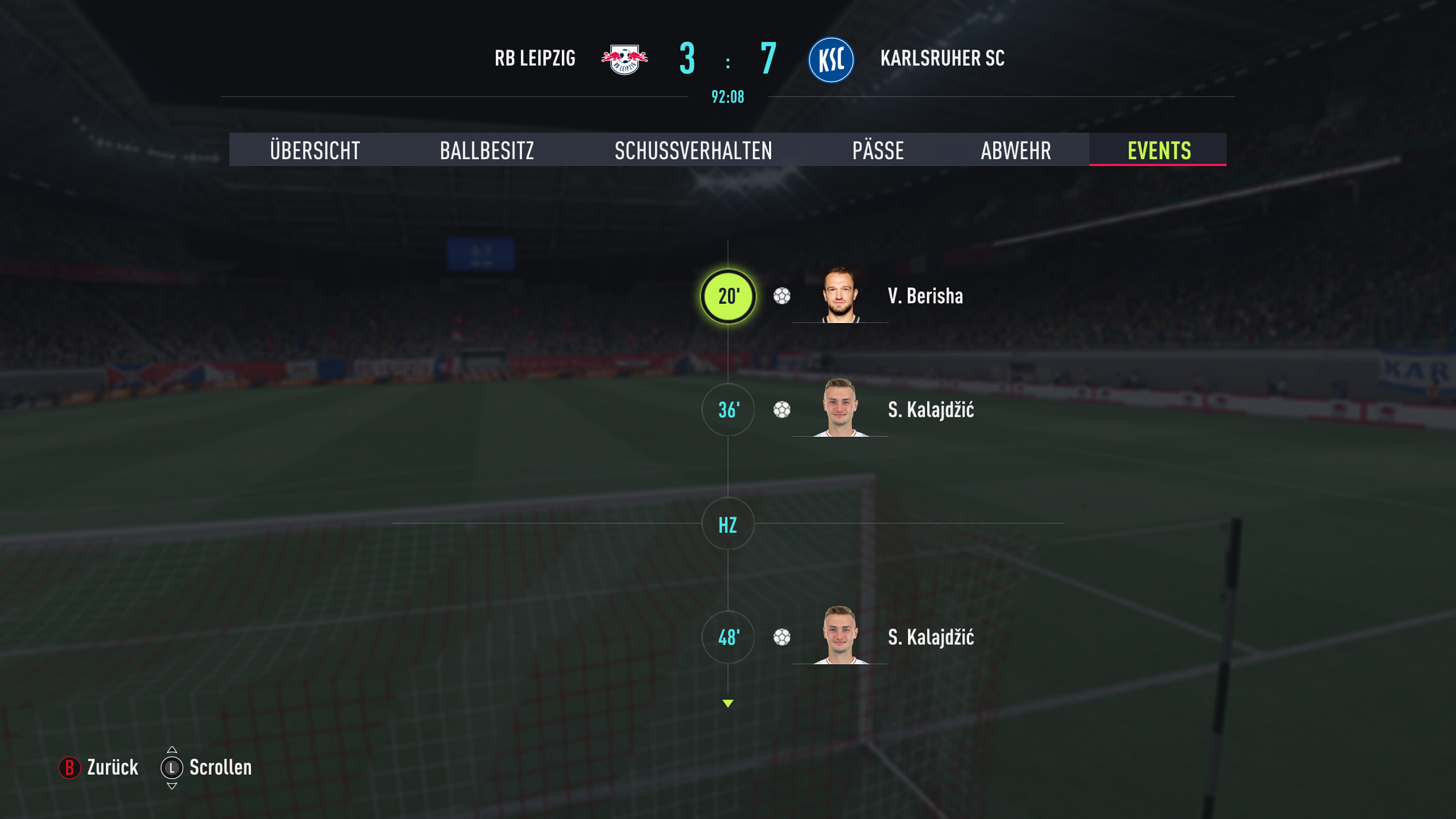Show the Schussverhalten statistics tab
The height and width of the screenshot is (819, 1456).
[x=693, y=150]
